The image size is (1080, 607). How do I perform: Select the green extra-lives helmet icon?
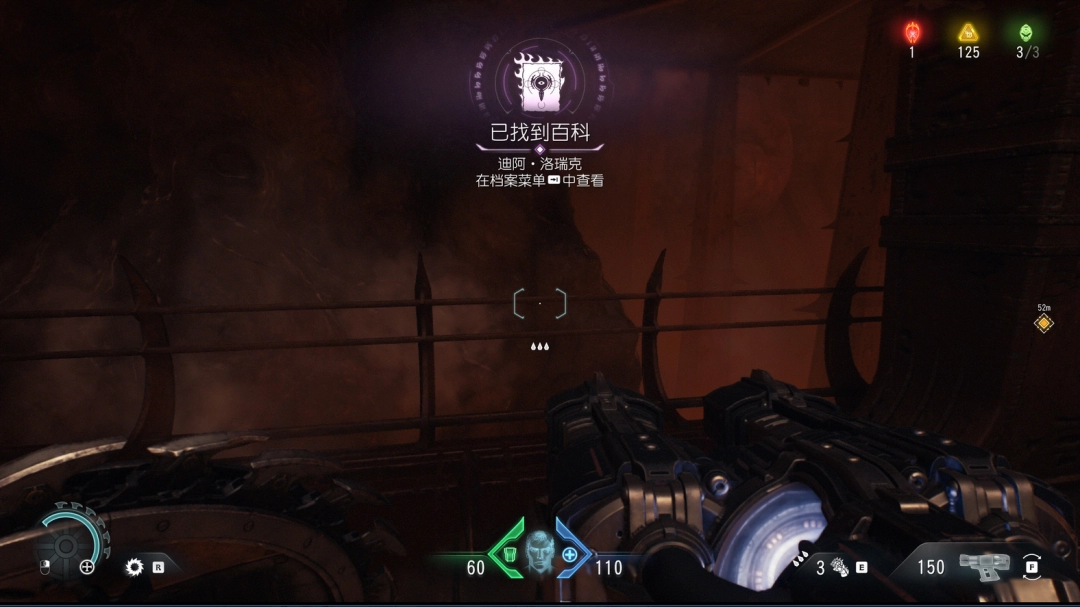pos(1025,32)
